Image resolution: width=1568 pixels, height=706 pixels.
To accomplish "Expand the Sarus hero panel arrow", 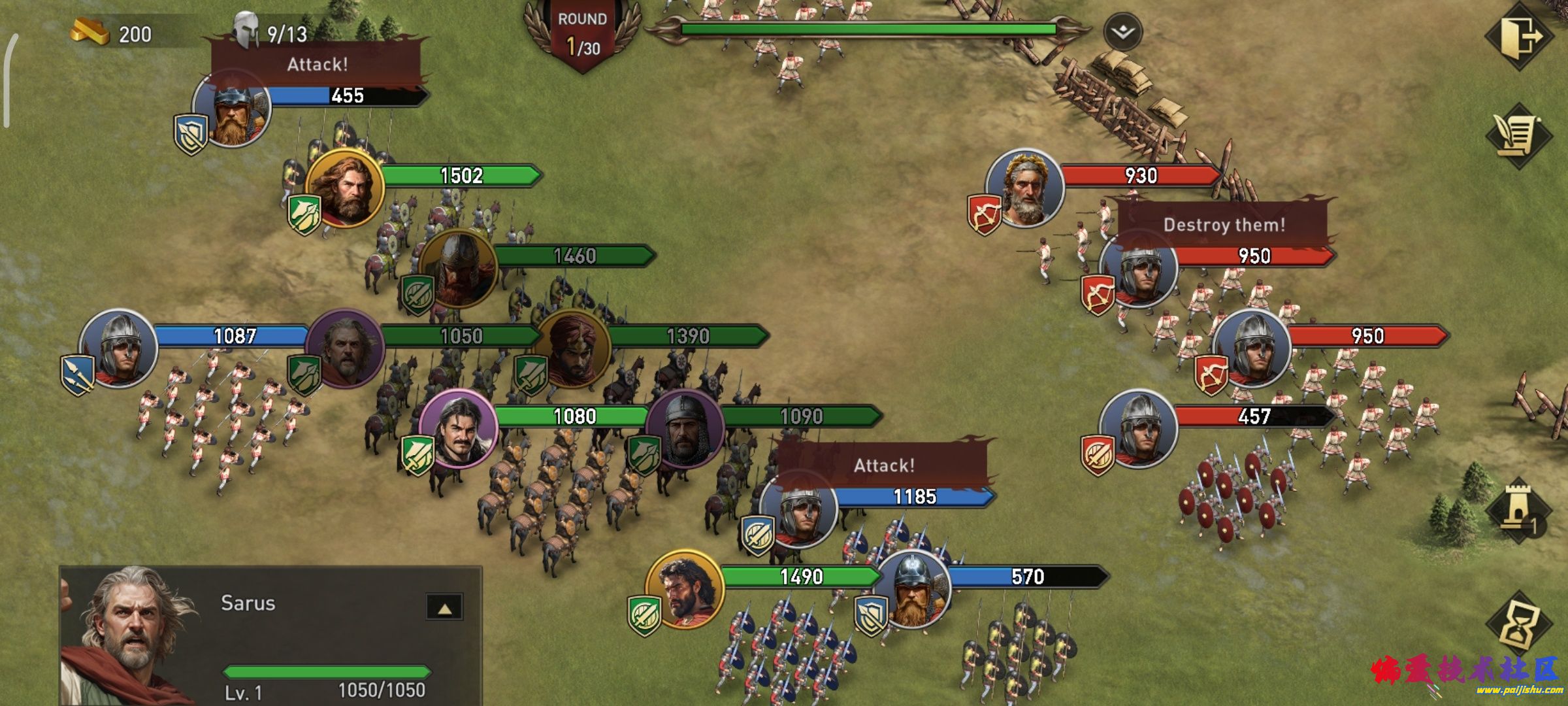I will tap(444, 608).
